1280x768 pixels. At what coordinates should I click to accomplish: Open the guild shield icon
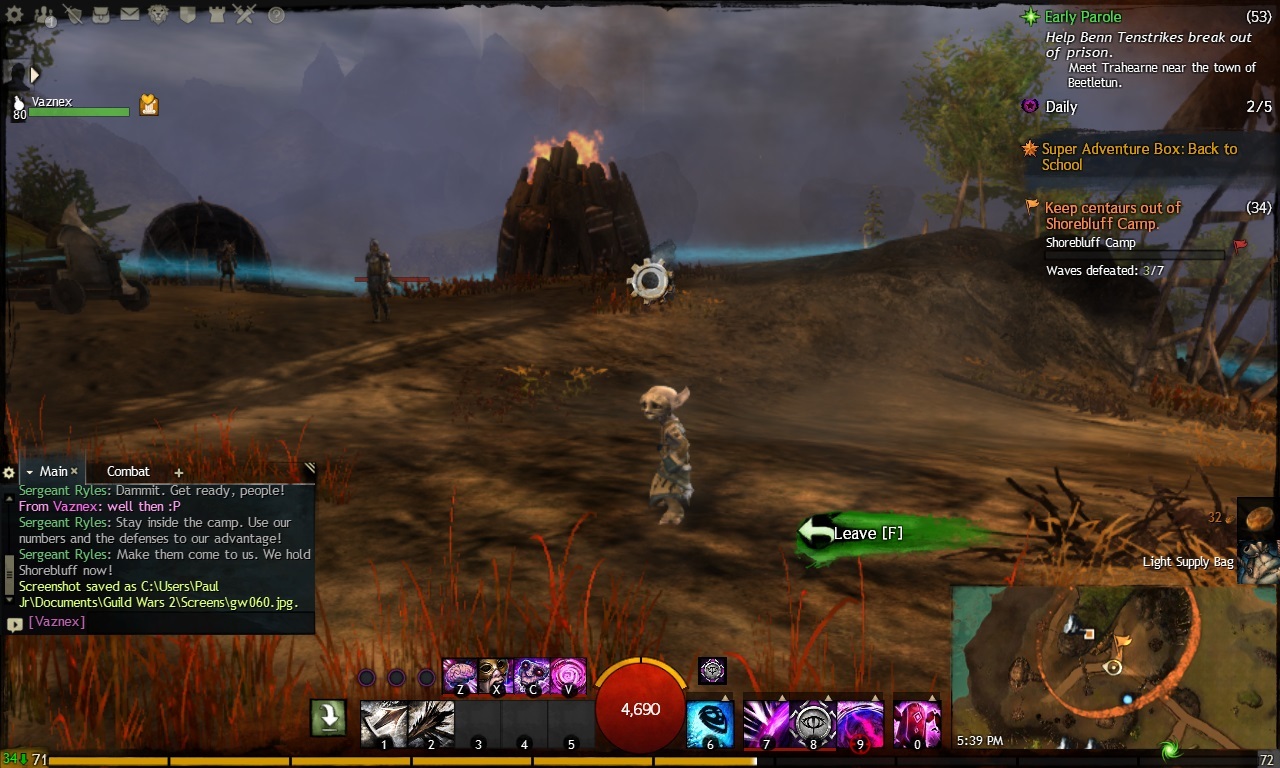(188, 15)
